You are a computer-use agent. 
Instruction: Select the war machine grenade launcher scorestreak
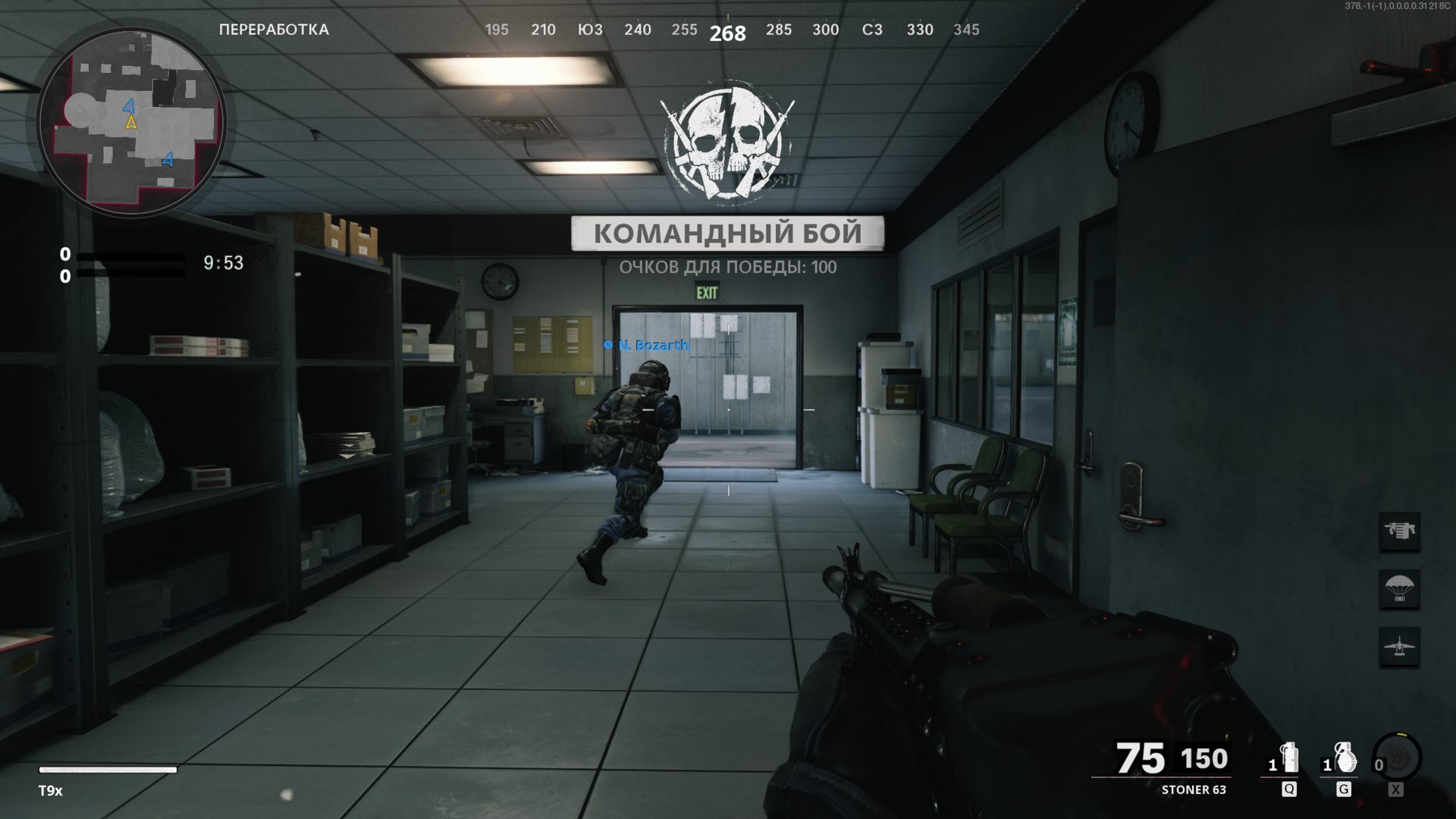point(1399,531)
